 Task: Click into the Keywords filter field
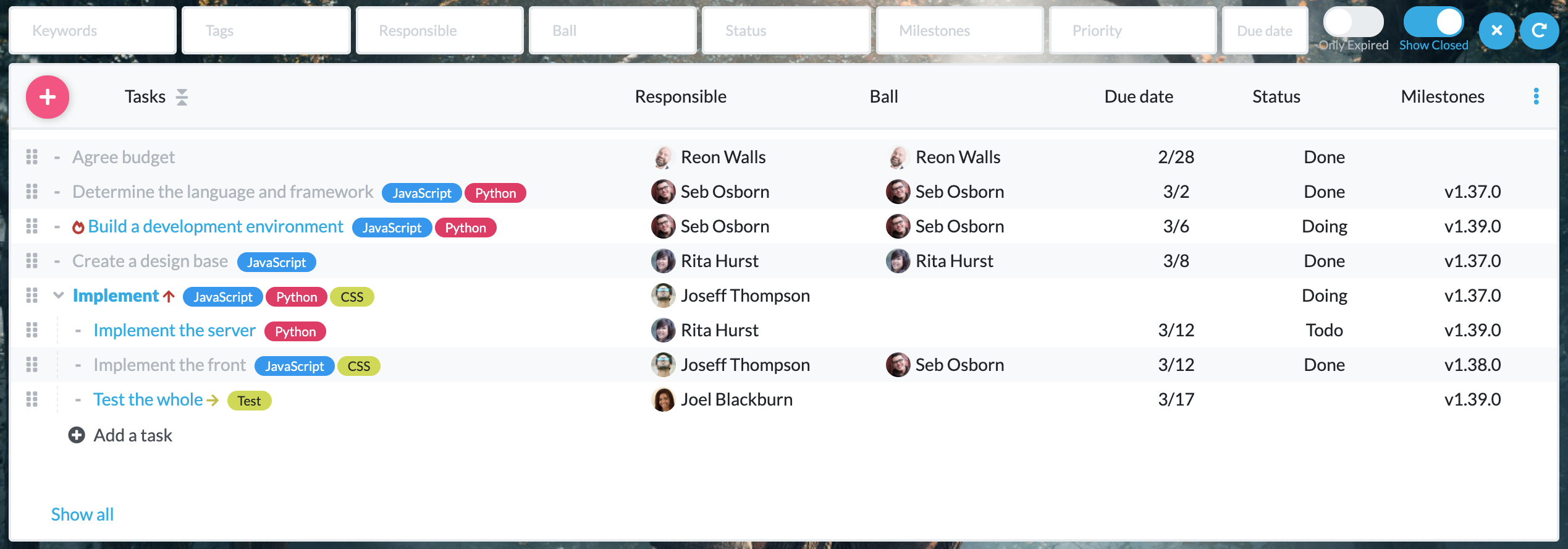tap(92, 30)
